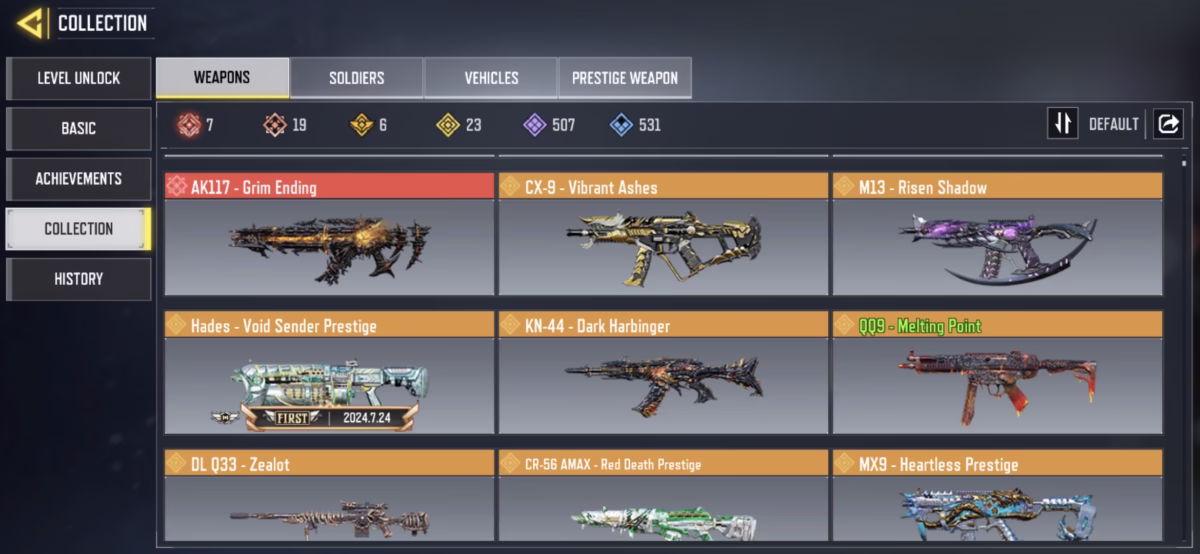Pick the QQ9 - Melting Point card
This screenshot has height=554, width=1200.
click(997, 373)
